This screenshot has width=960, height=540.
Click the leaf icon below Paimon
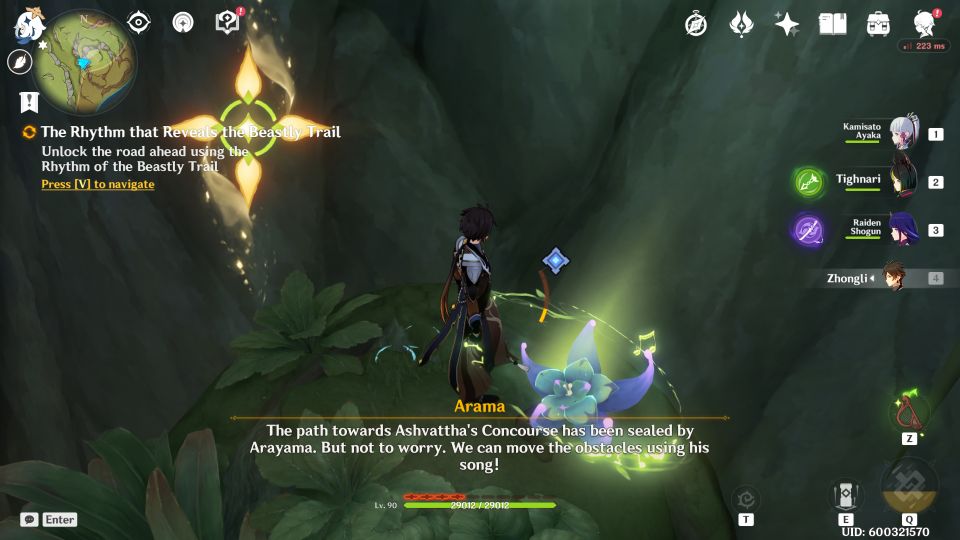click(x=19, y=62)
